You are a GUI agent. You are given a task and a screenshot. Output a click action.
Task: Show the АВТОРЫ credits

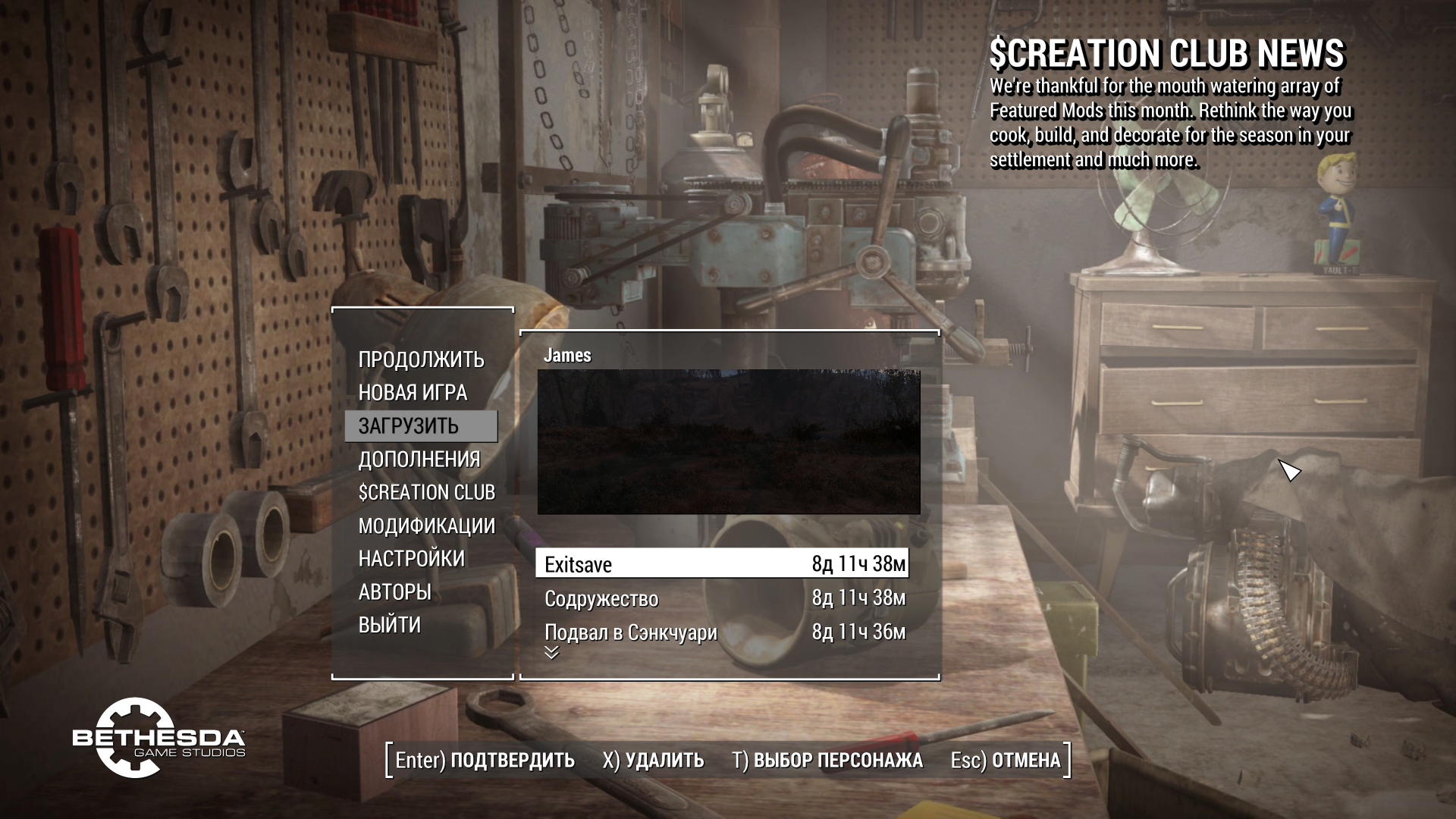[x=394, y=592]
